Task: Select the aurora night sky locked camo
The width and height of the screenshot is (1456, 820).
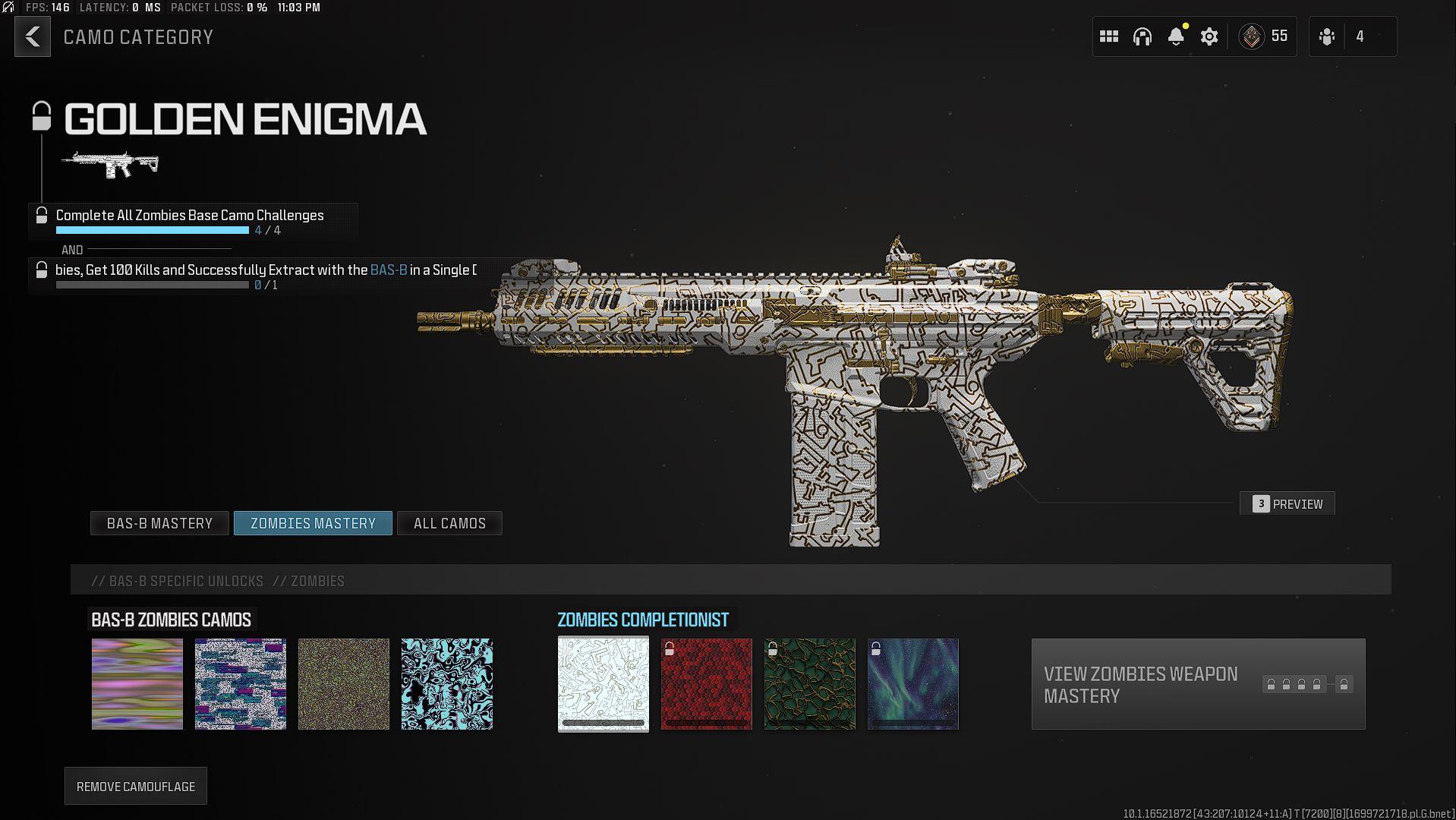Action: (912, 683)
